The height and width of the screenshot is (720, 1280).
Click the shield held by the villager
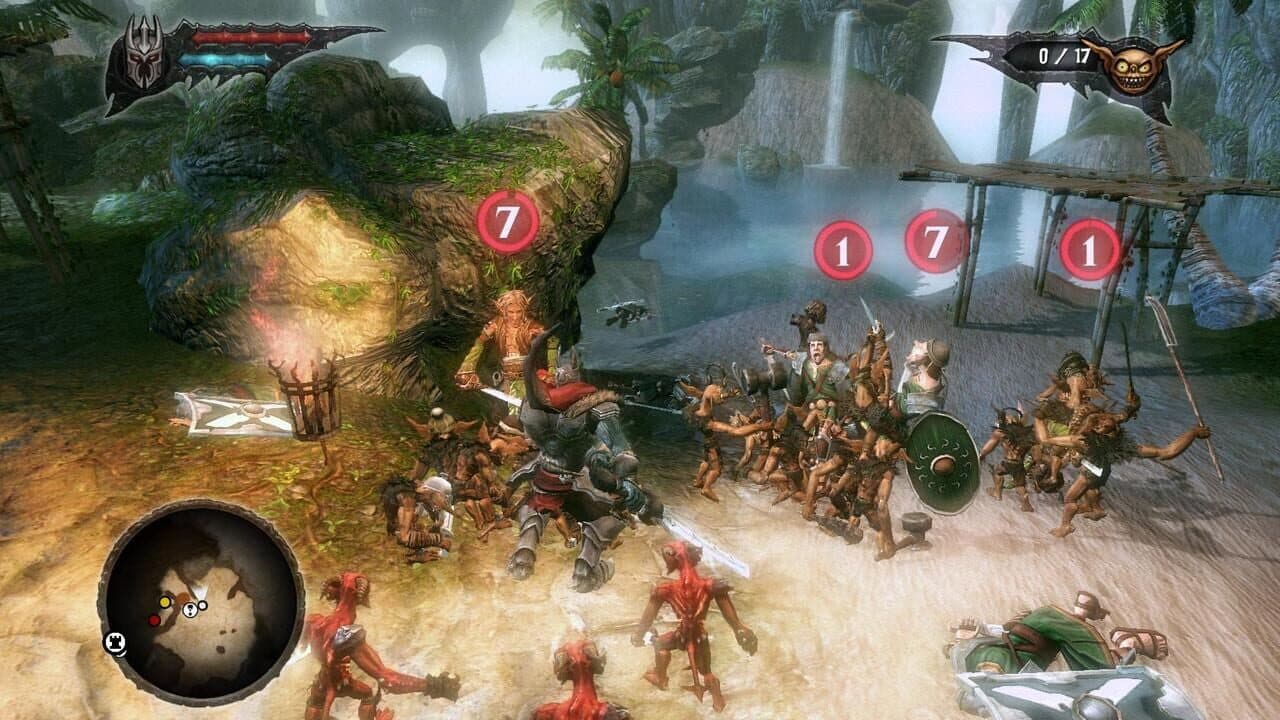click(943, 460)
